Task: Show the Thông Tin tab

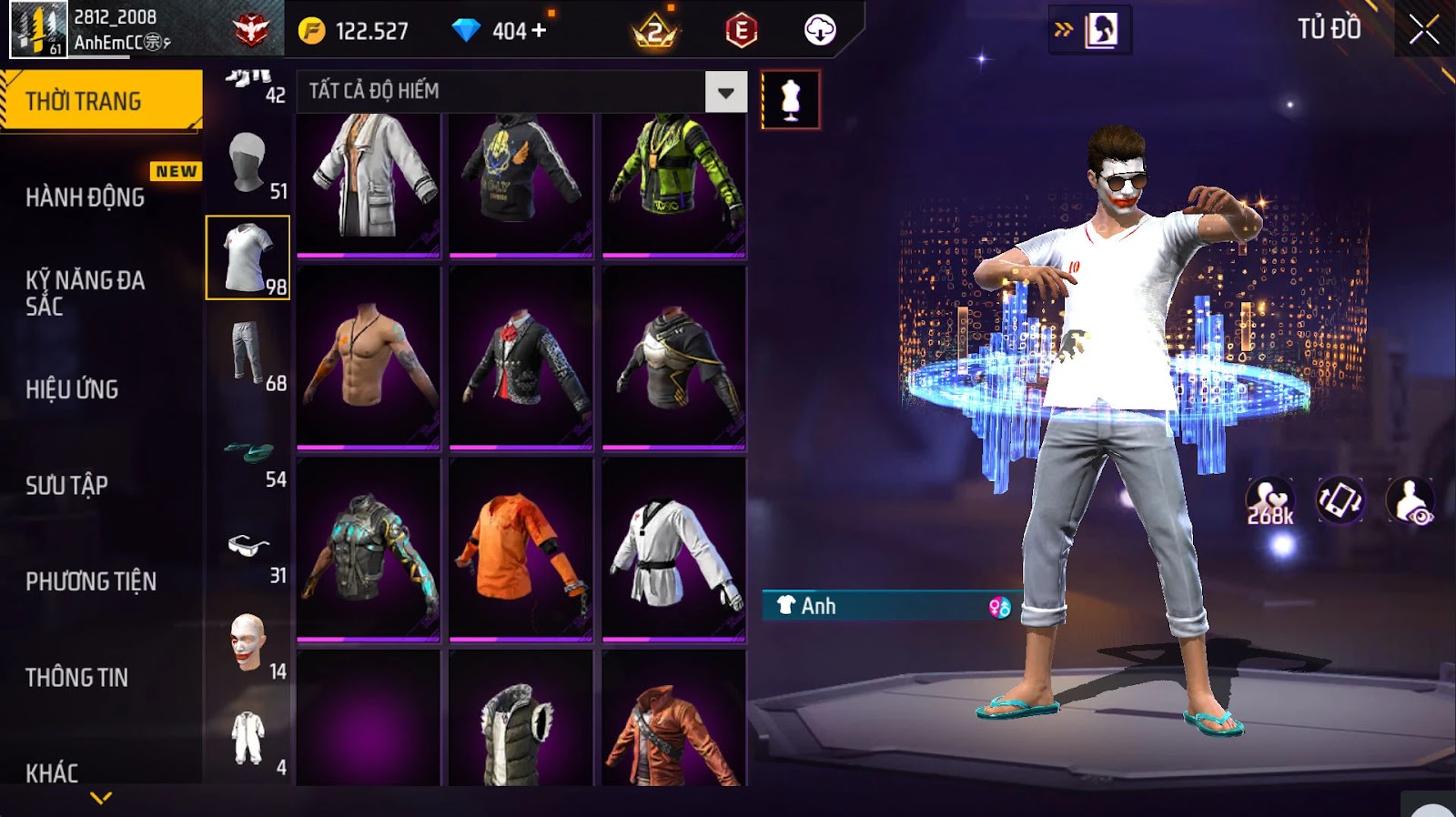Action: (77, 677)
